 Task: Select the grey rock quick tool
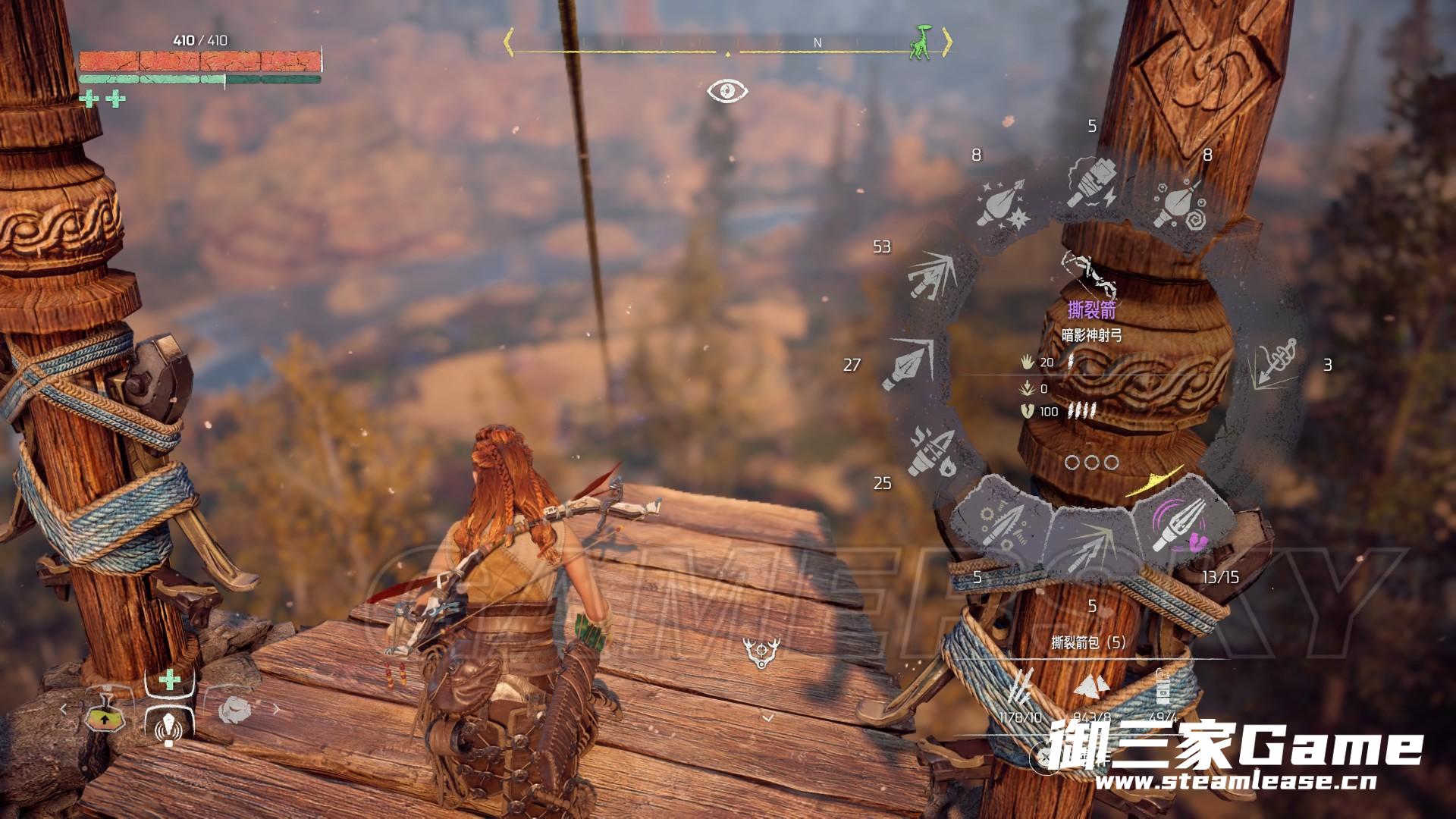click(235, 711)
